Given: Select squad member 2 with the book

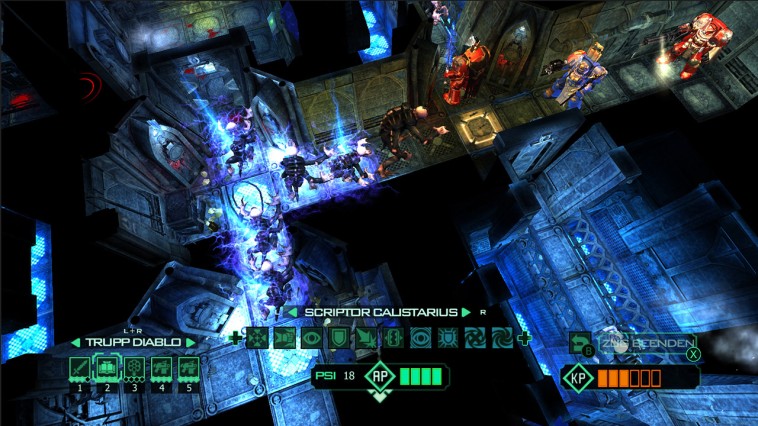Looking at the screenshot, I should click(107, 369).
